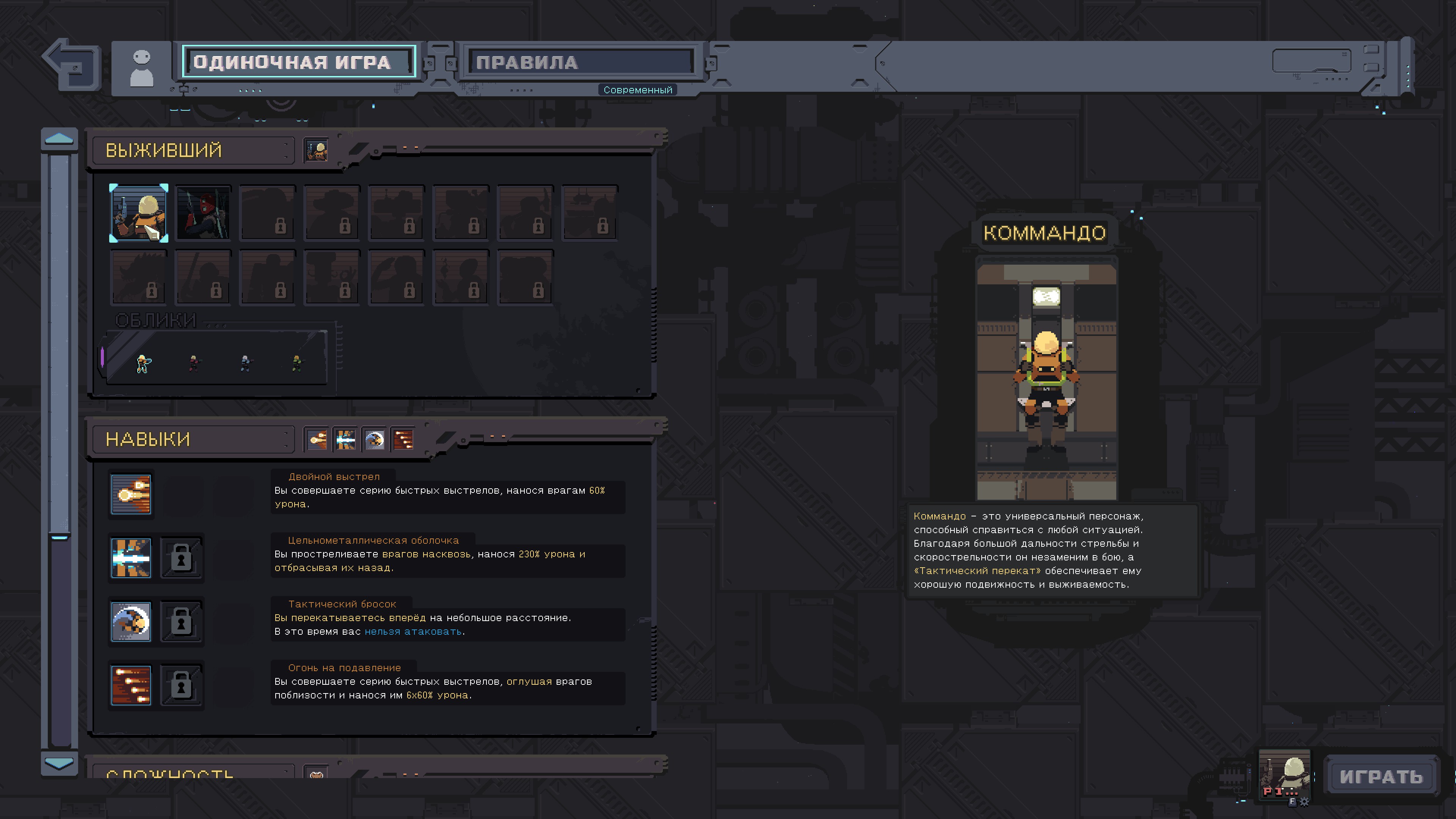Collapse the НАВЫКИ skills section header
Image resolution: width=1456 pixels, height=819 pixels.
click(193, 439)
